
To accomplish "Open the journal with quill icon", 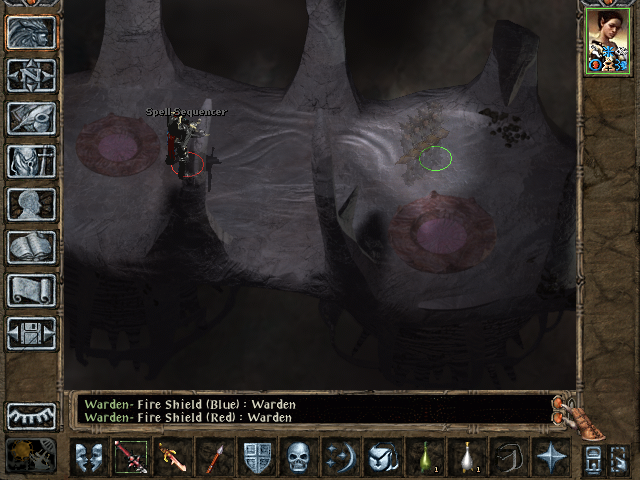I will click(x=31, y=118).
